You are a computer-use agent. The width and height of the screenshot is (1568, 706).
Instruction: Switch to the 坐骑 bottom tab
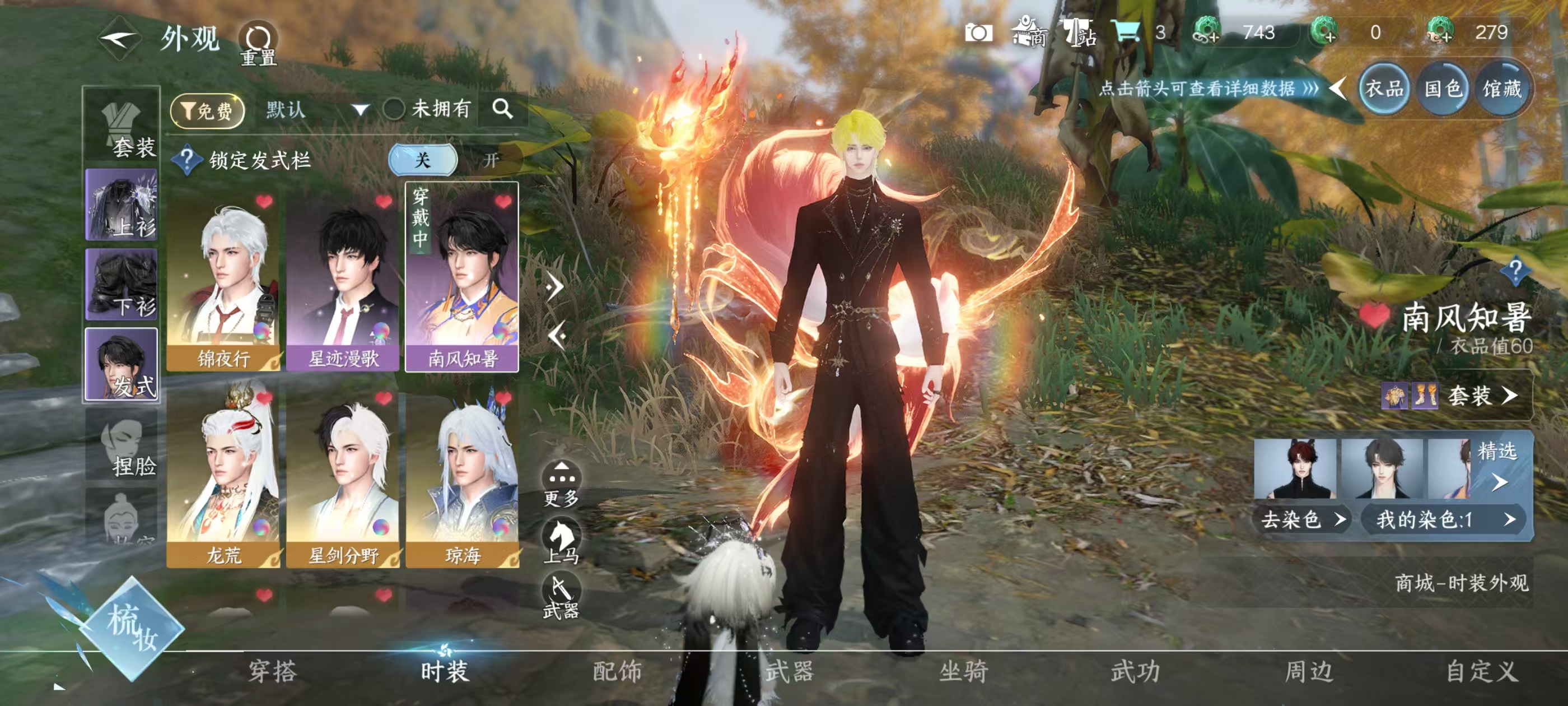pyautogui.click(x=964, y=671)
